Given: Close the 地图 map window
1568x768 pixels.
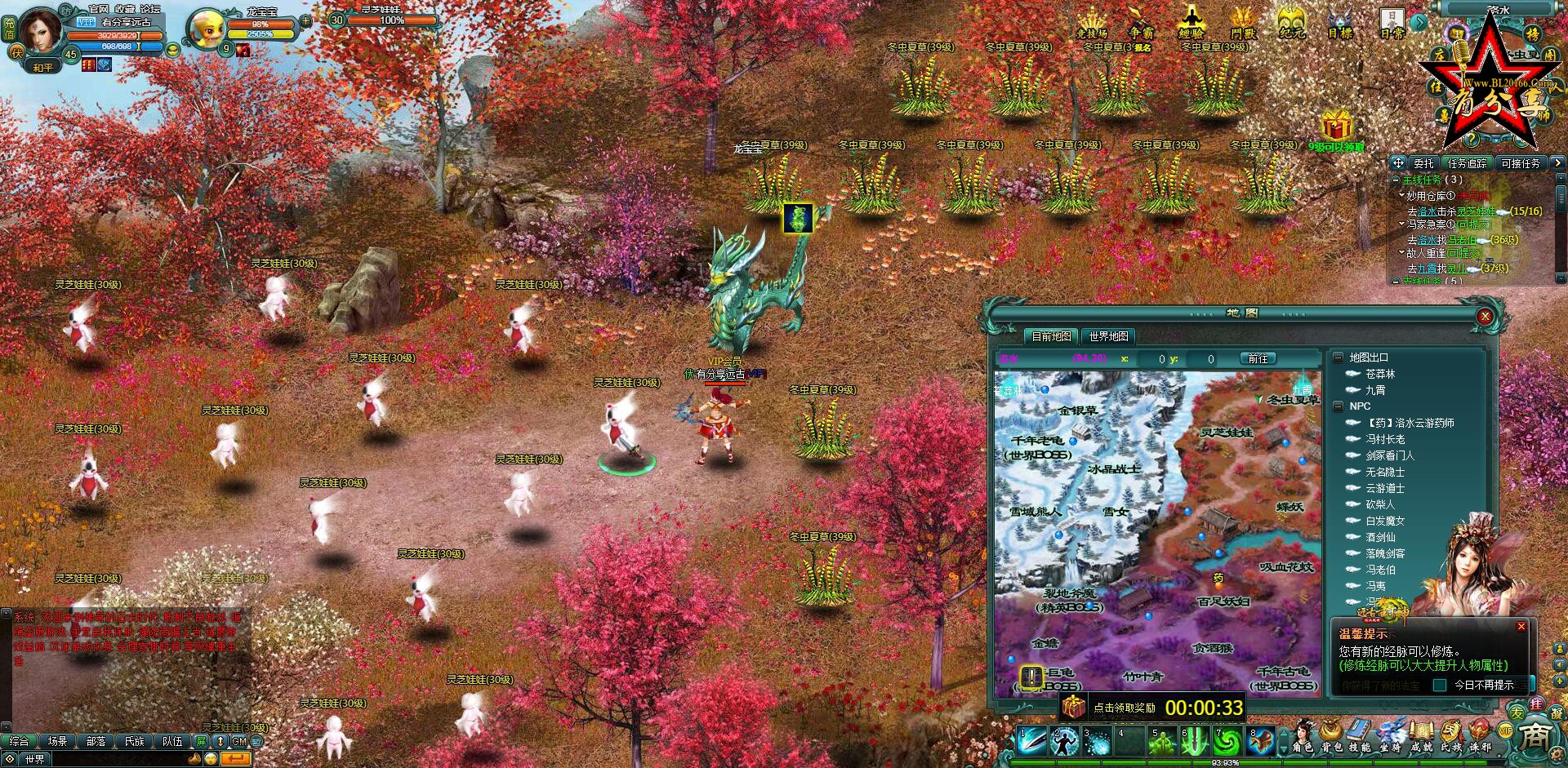Looking at the screenshot, I should 1485,317.
